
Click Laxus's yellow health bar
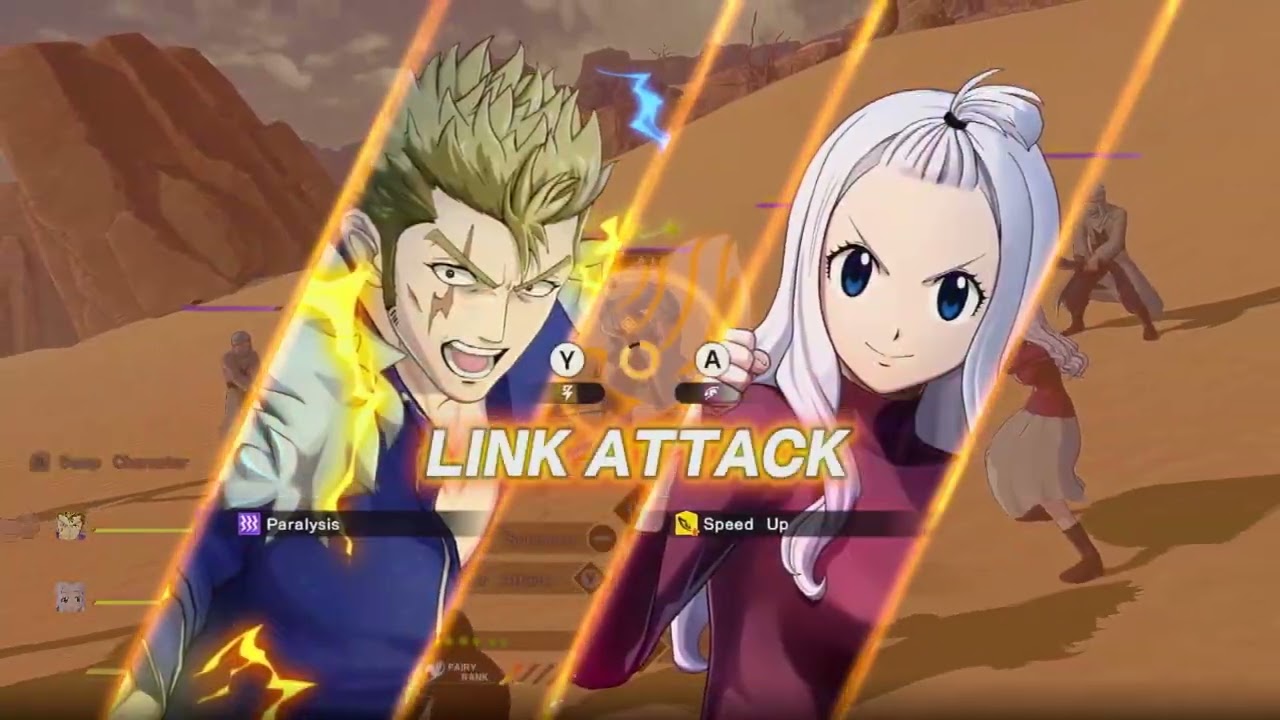point(145,529)
